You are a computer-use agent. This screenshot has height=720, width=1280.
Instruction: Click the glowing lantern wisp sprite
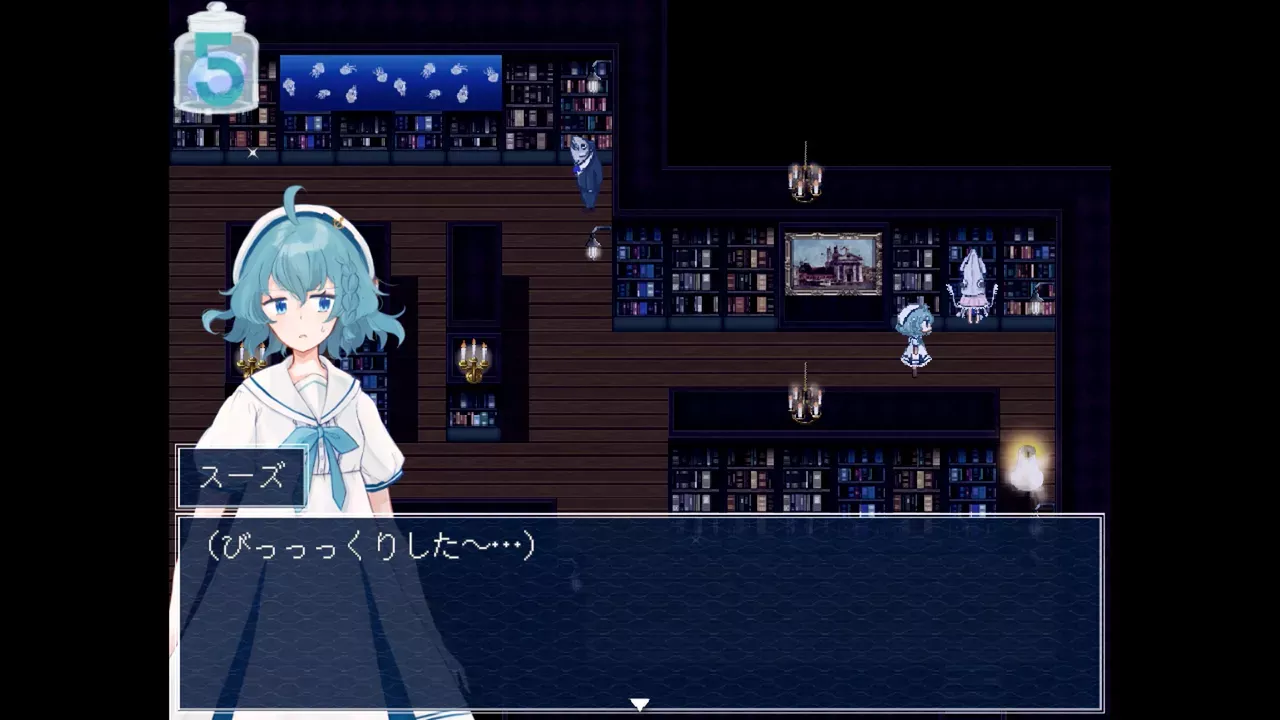pyautogui.click(x=1025, y=468)
